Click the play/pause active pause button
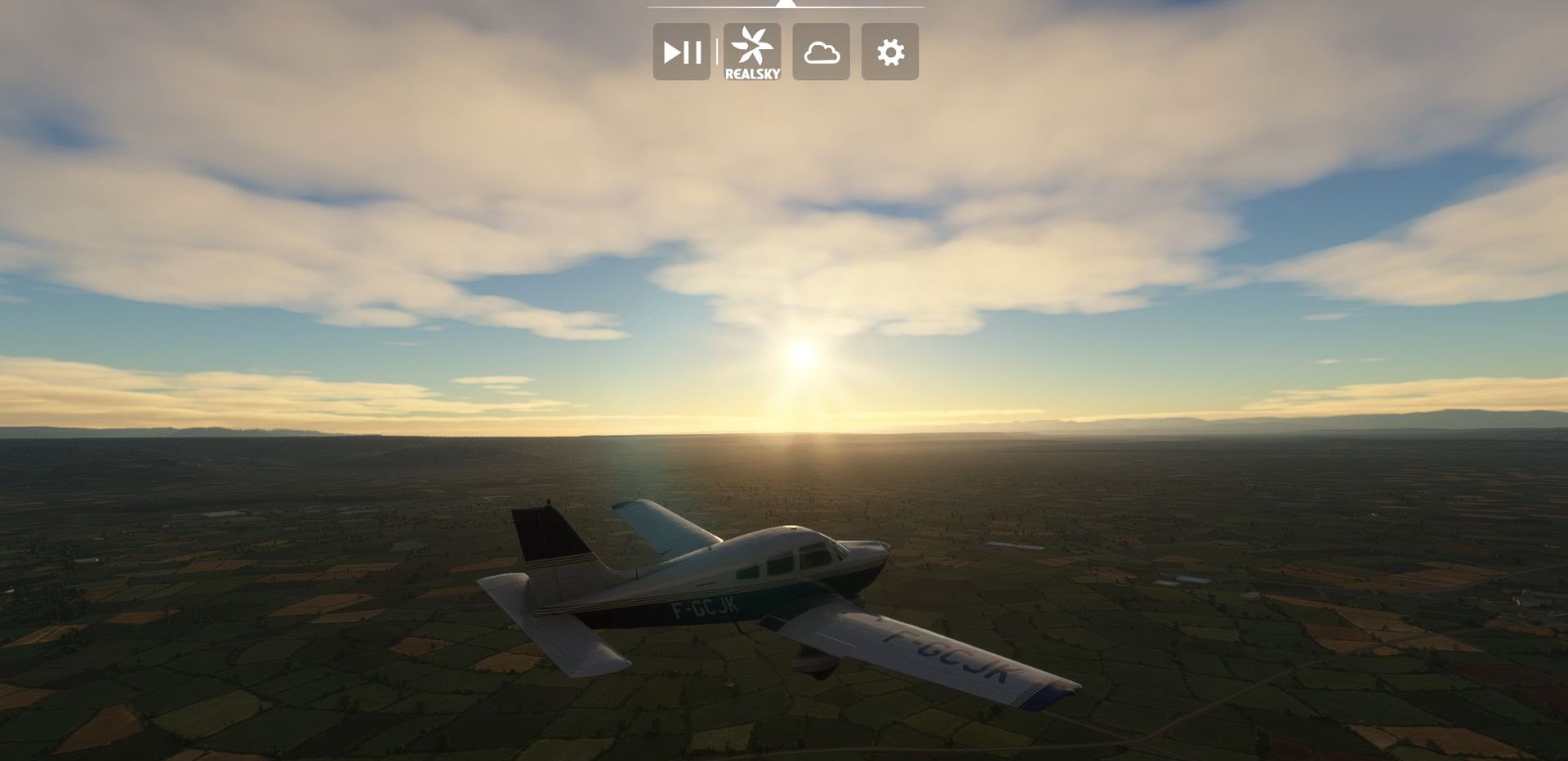The image size is (1568, 761). pyautogui.click(x=681, y=52)
